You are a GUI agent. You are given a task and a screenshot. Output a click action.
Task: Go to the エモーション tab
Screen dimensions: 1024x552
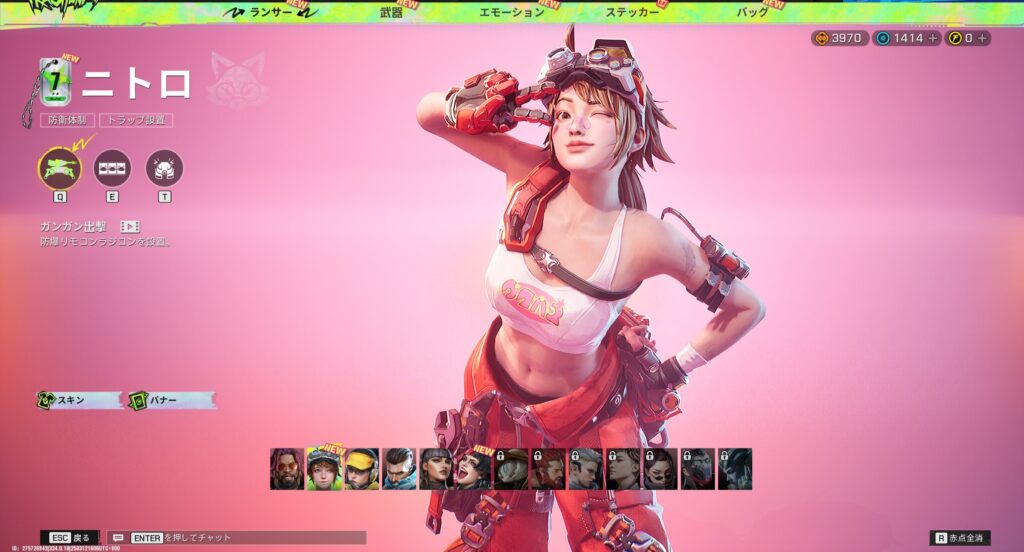pyautogui.click(x=512, y=12)
